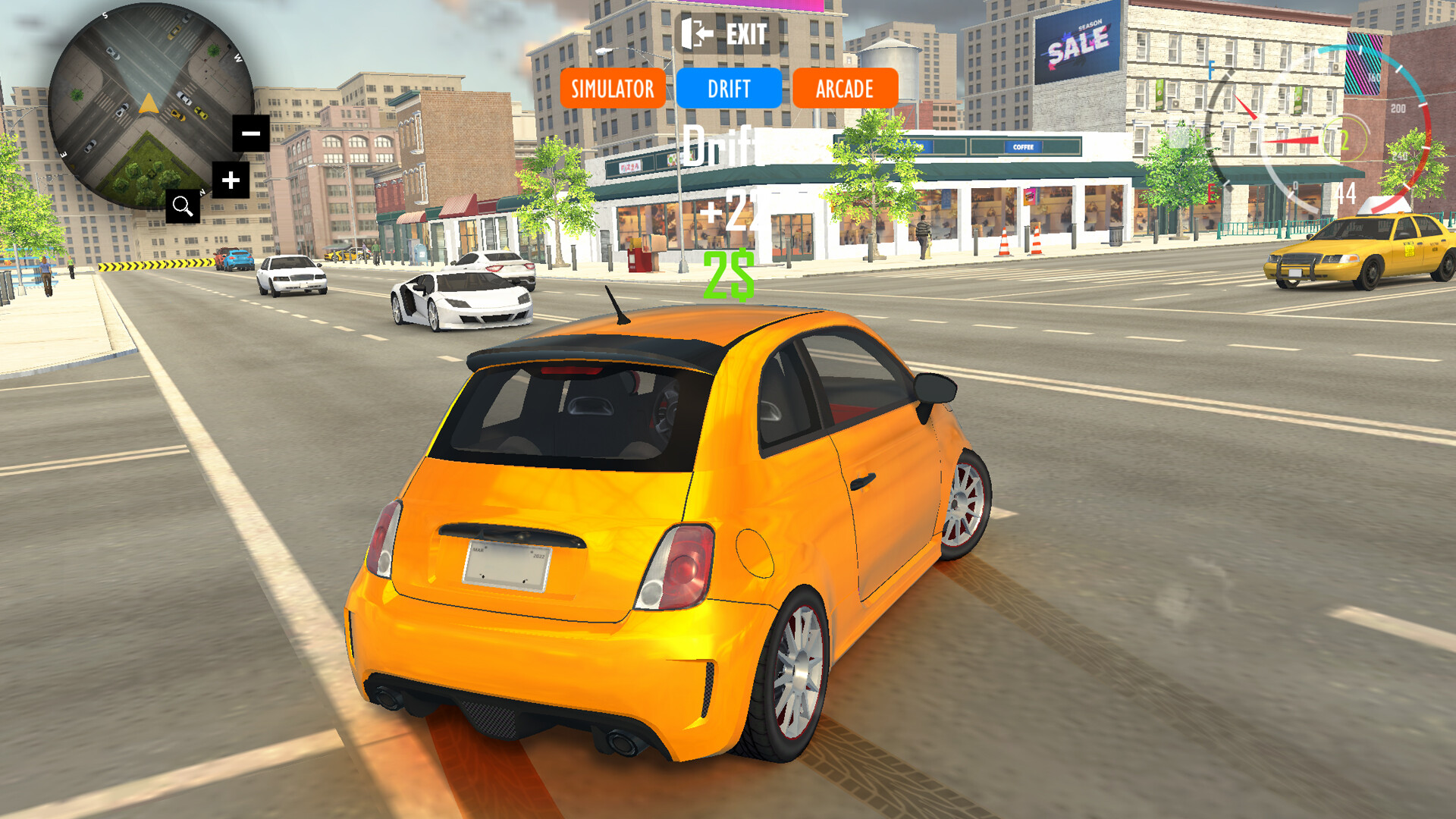Click the W compass marker on the minimap

(x=238, y=57)
